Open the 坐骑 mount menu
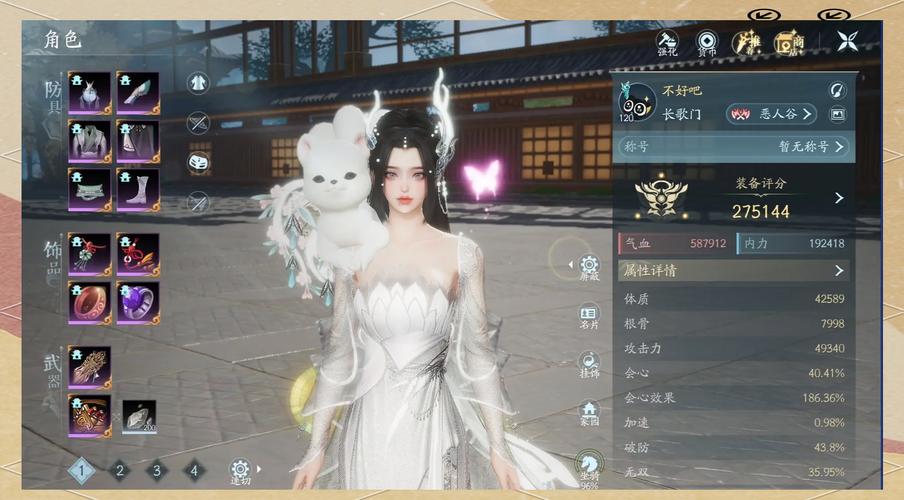This screenshot has height=500, width=904. coord(589,462)
